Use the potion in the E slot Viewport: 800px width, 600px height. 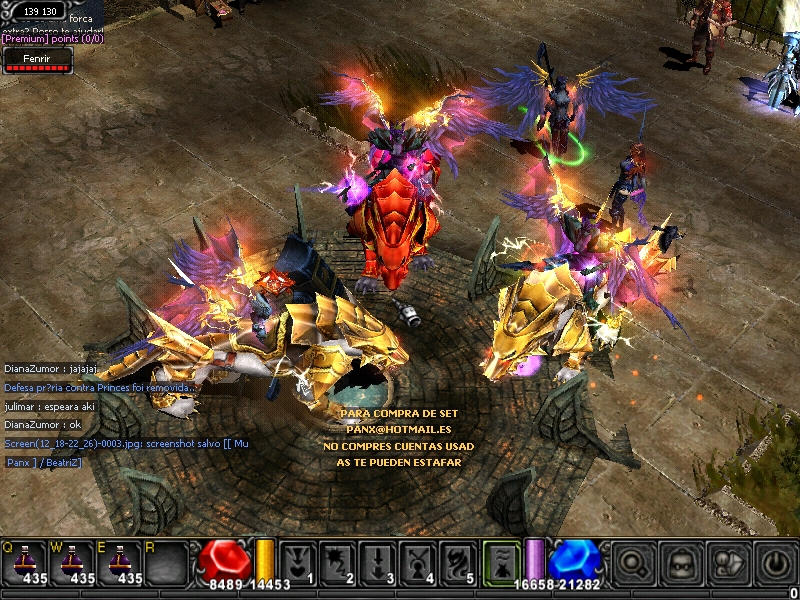pos(119,563)
